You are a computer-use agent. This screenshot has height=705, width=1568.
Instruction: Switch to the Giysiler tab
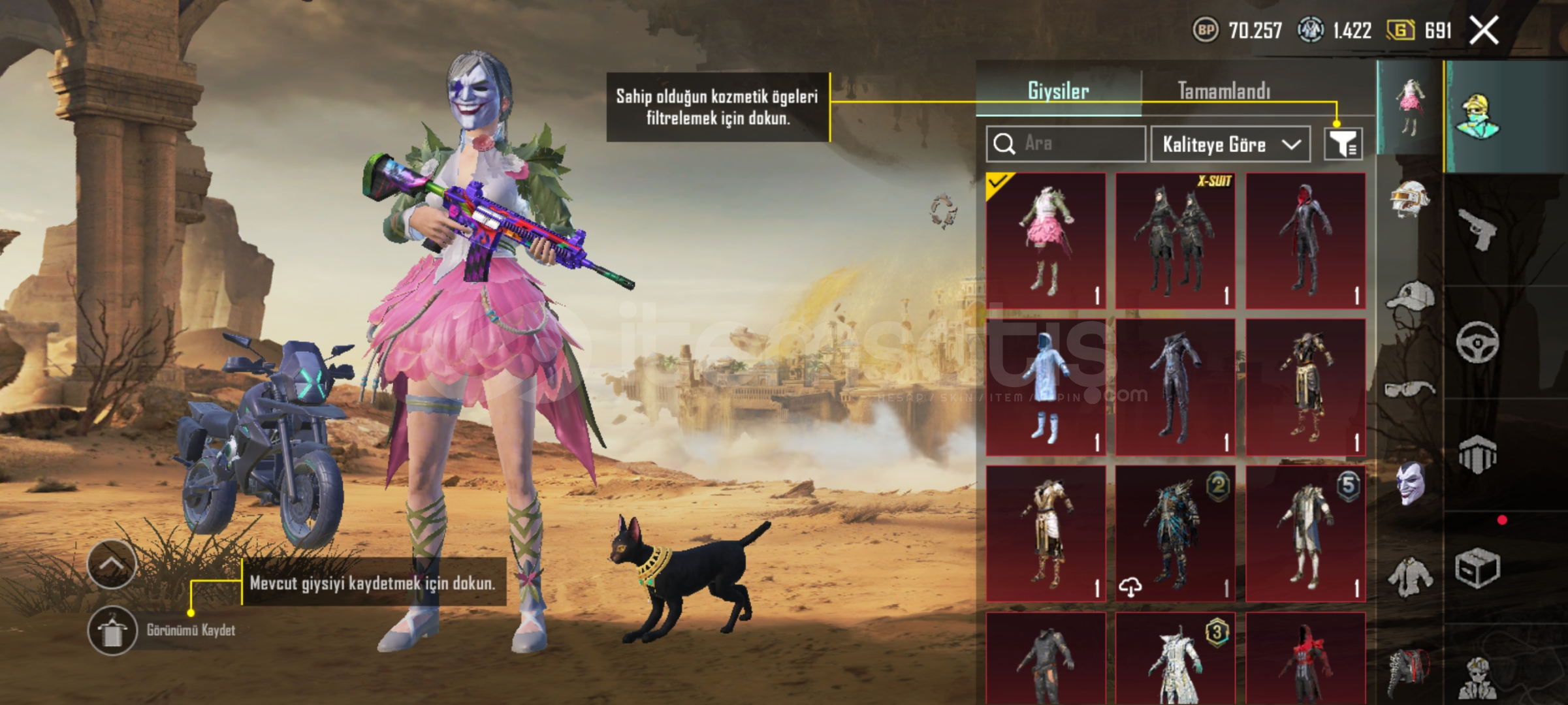1058,91
